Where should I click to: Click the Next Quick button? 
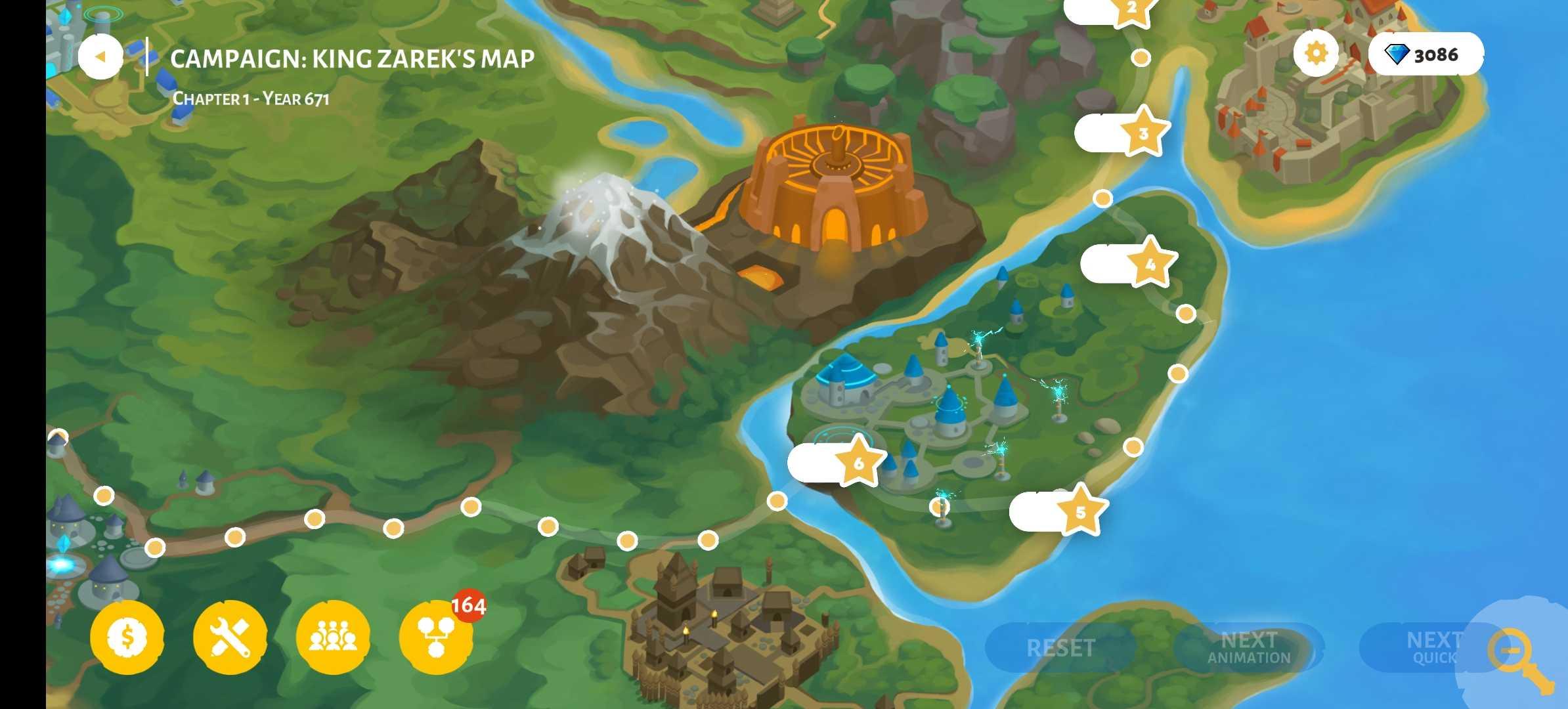coord(1425,648)
